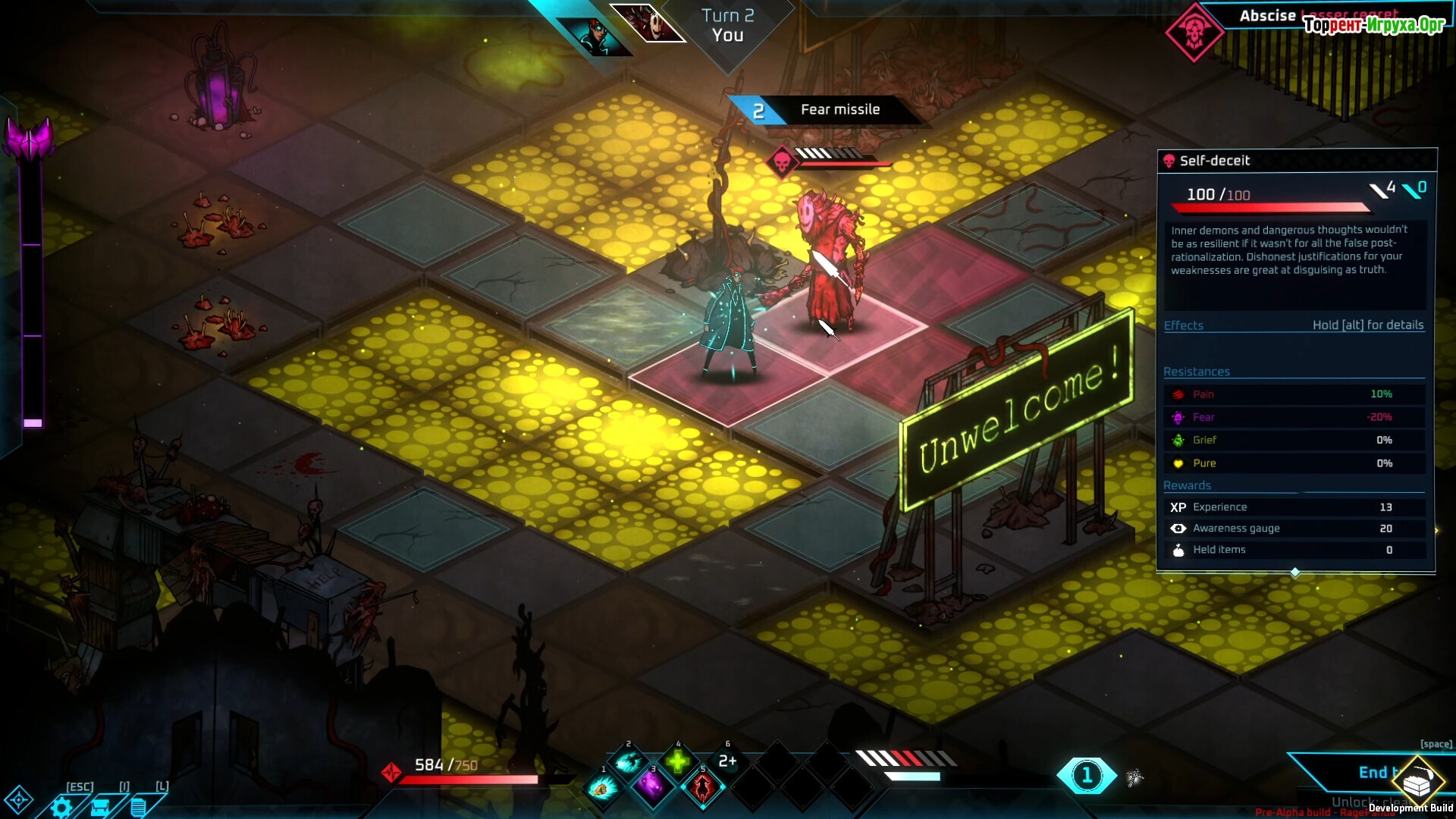Open the inventory bag icon
This screenshot has width=1456, height=819.
(100, 807)
